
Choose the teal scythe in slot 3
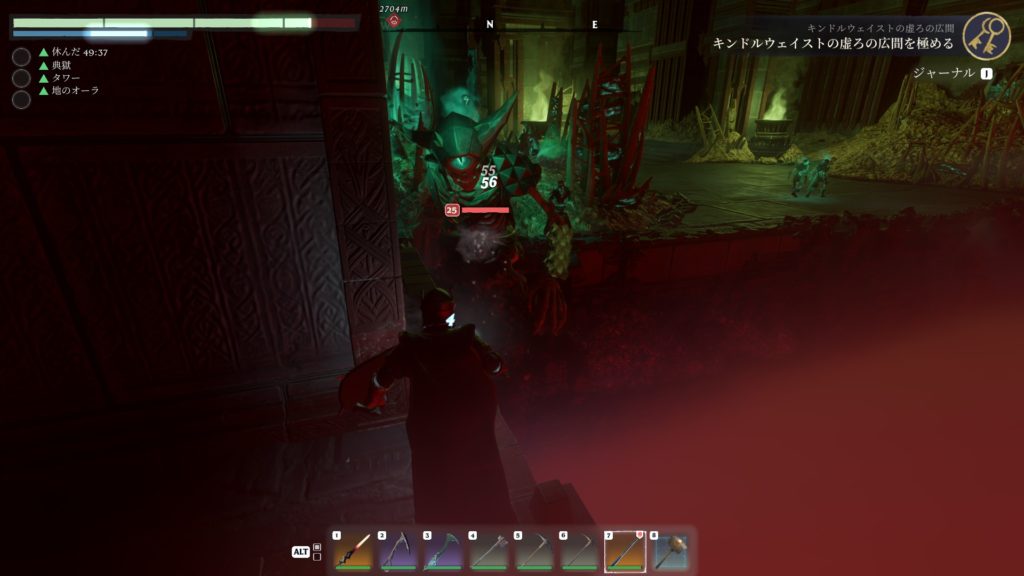coord(443,551)
